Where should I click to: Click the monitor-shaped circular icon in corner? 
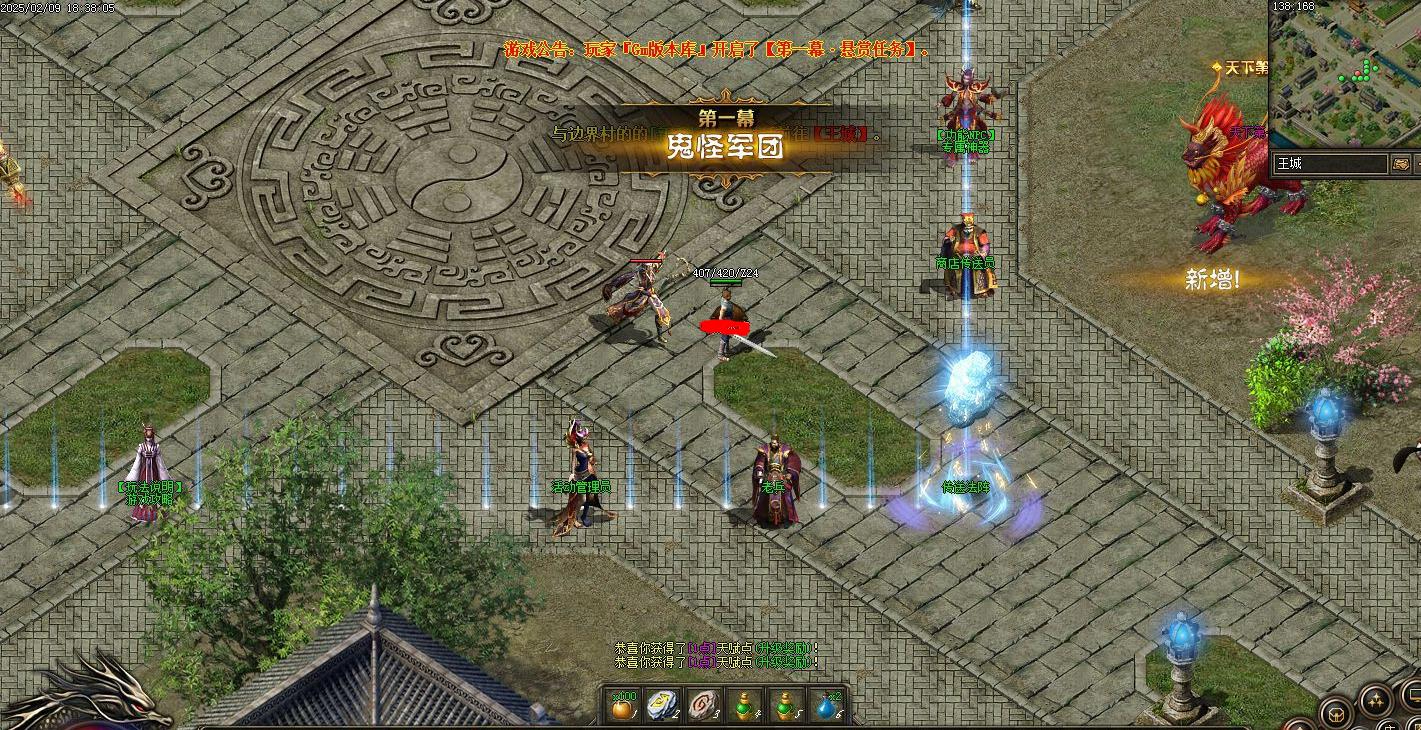pos(1412,697)
